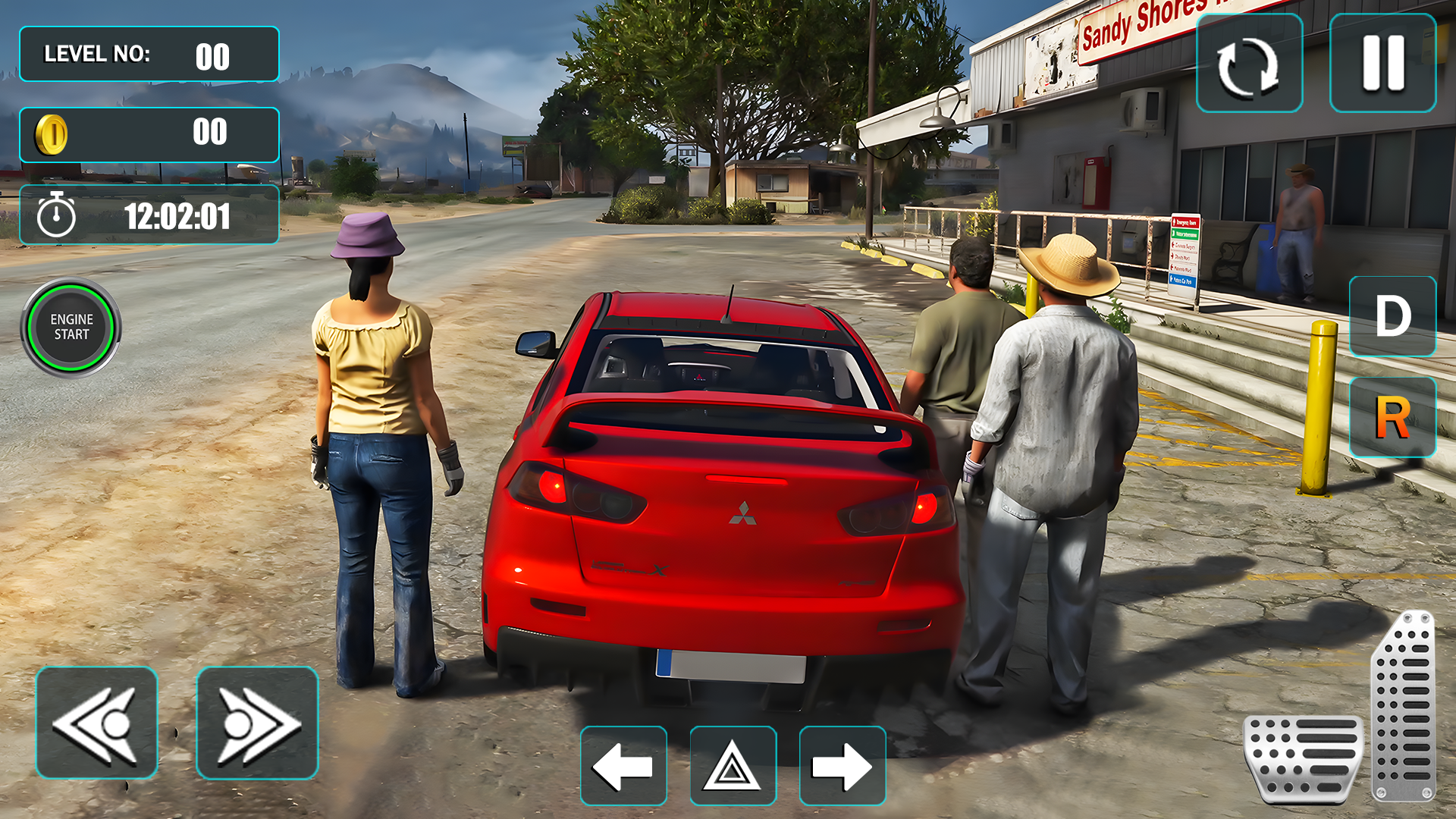Hit the brake pedal
The height and width of the screenshot is (819, 1456).
[1303, 758]
